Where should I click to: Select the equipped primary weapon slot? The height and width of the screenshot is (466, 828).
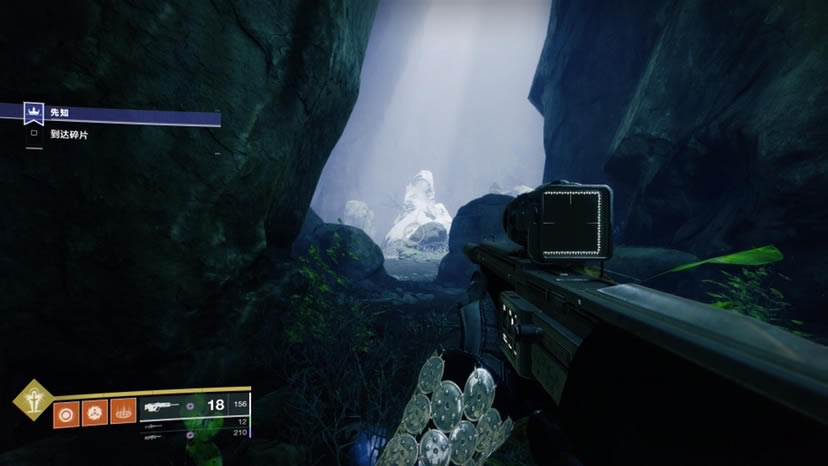point(195,405)
